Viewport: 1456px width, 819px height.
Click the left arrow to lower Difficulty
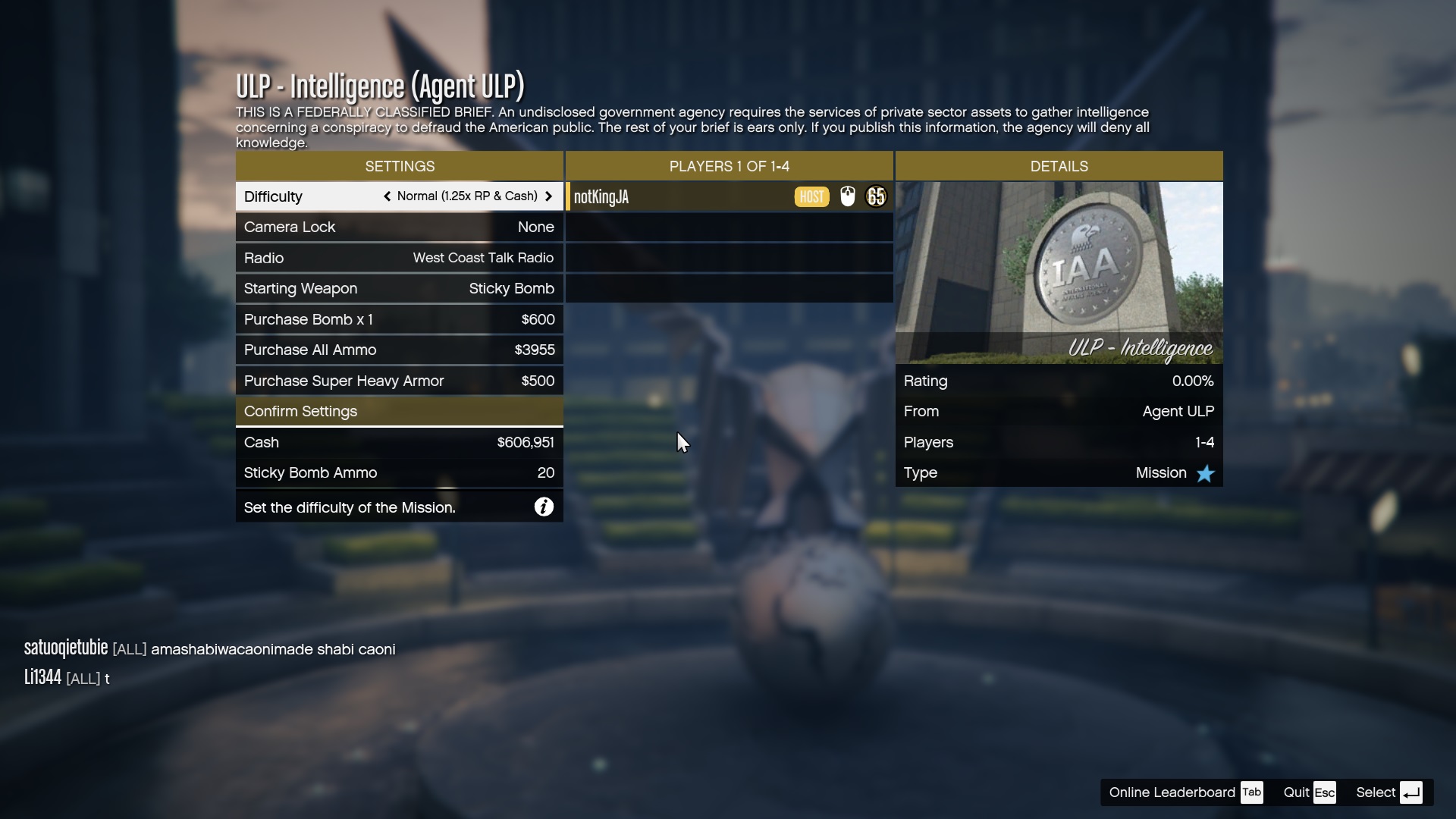pyautogui.click(x=387, y=196)
